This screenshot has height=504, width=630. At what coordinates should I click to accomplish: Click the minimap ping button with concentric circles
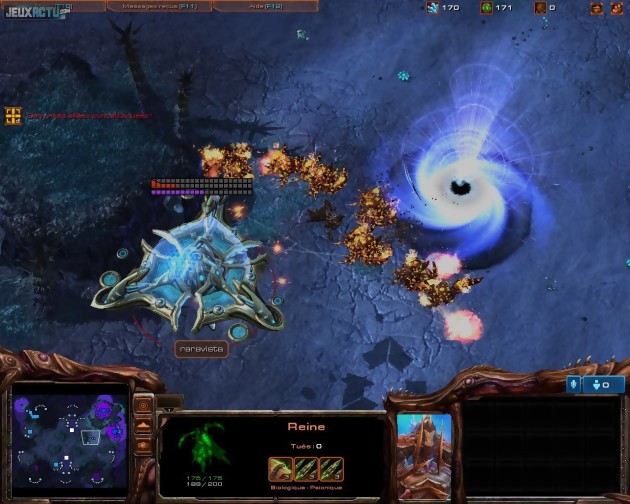pyautogui.click(x=142, y=406)
